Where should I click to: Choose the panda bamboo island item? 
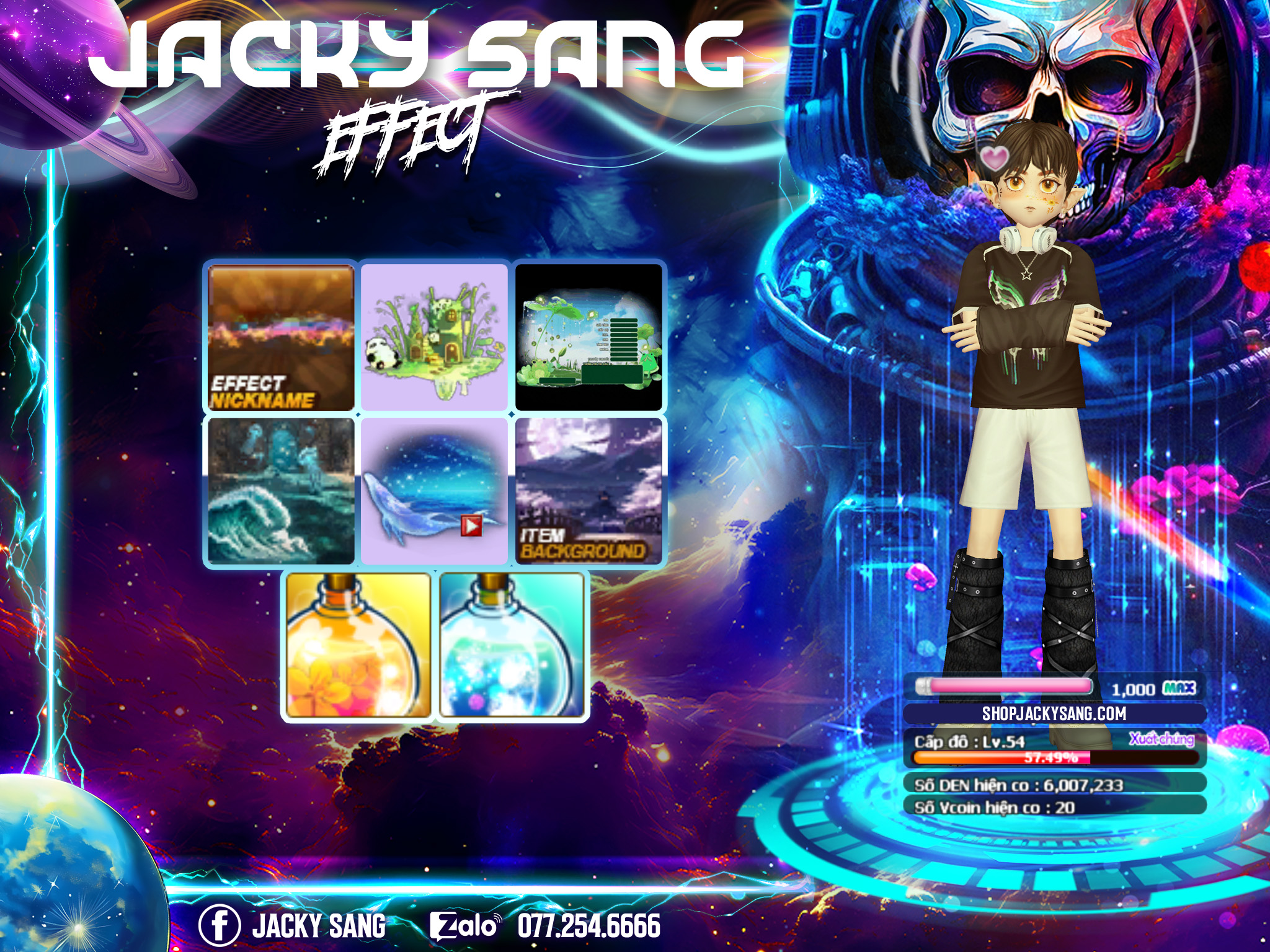coord(434,337)
